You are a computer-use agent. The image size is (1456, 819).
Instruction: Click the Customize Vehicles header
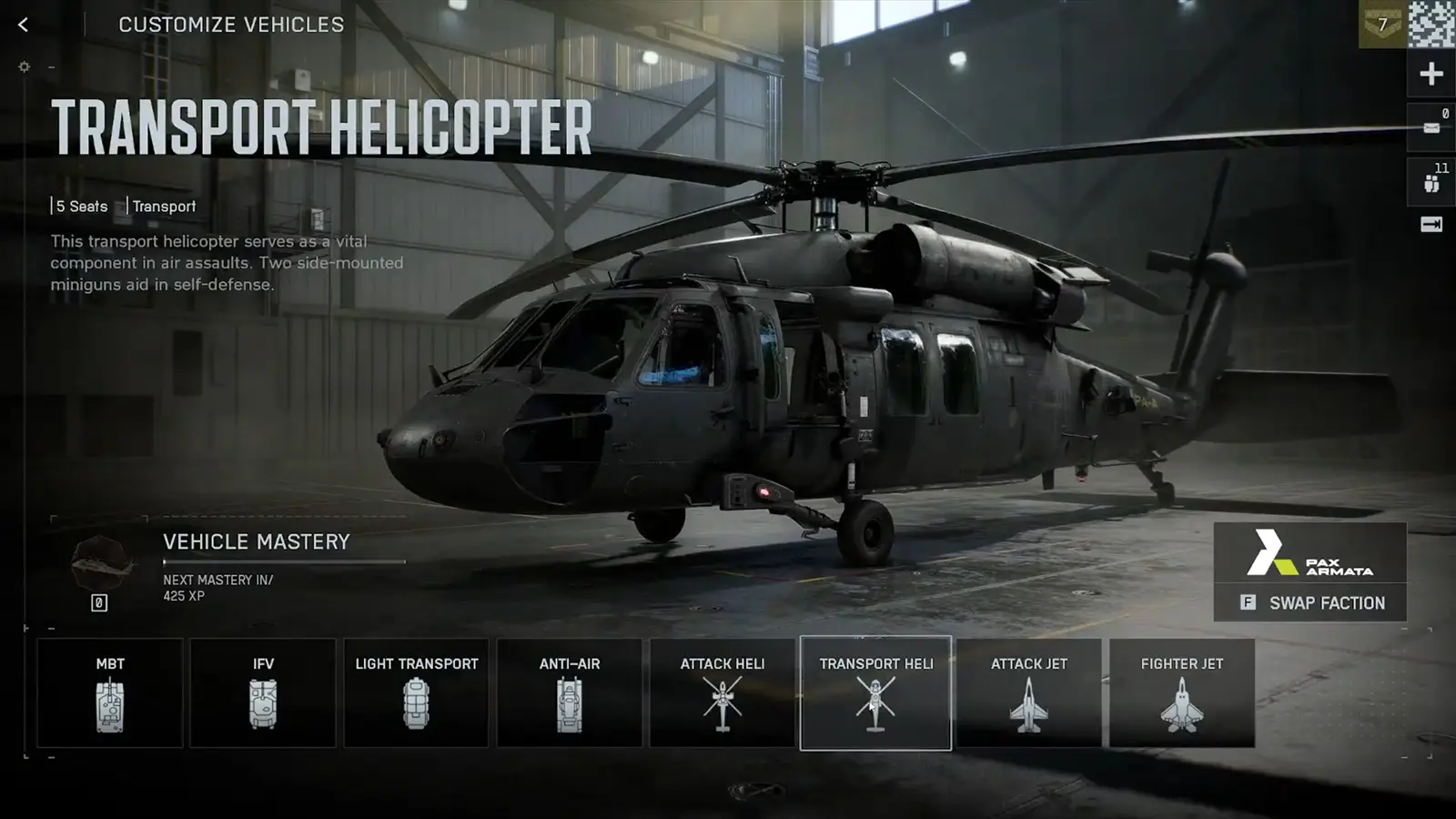232,25
